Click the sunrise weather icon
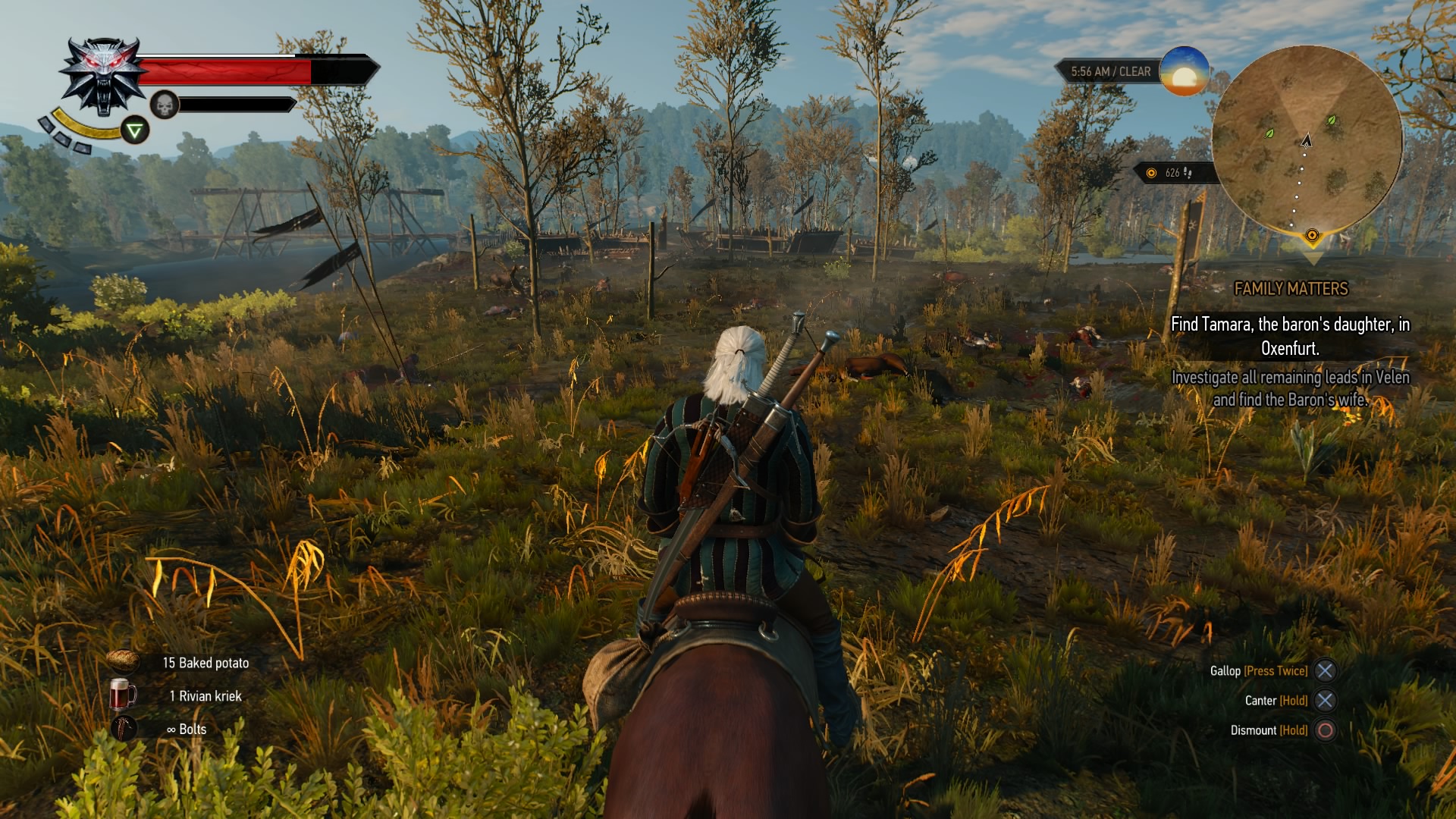The width and height of the screenshot is (1456, 819). pyautogui.click(x=1184, y=71)
